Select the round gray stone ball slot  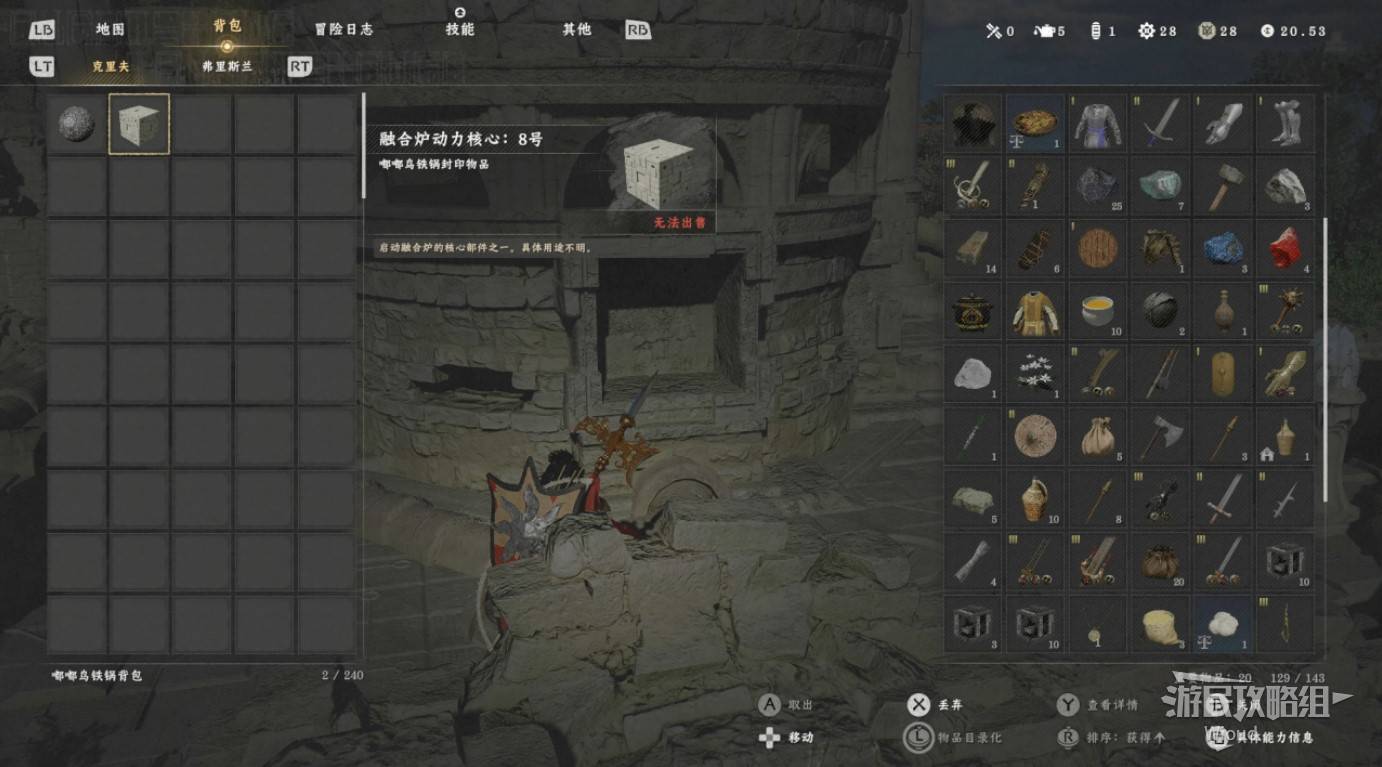[77, 124]
